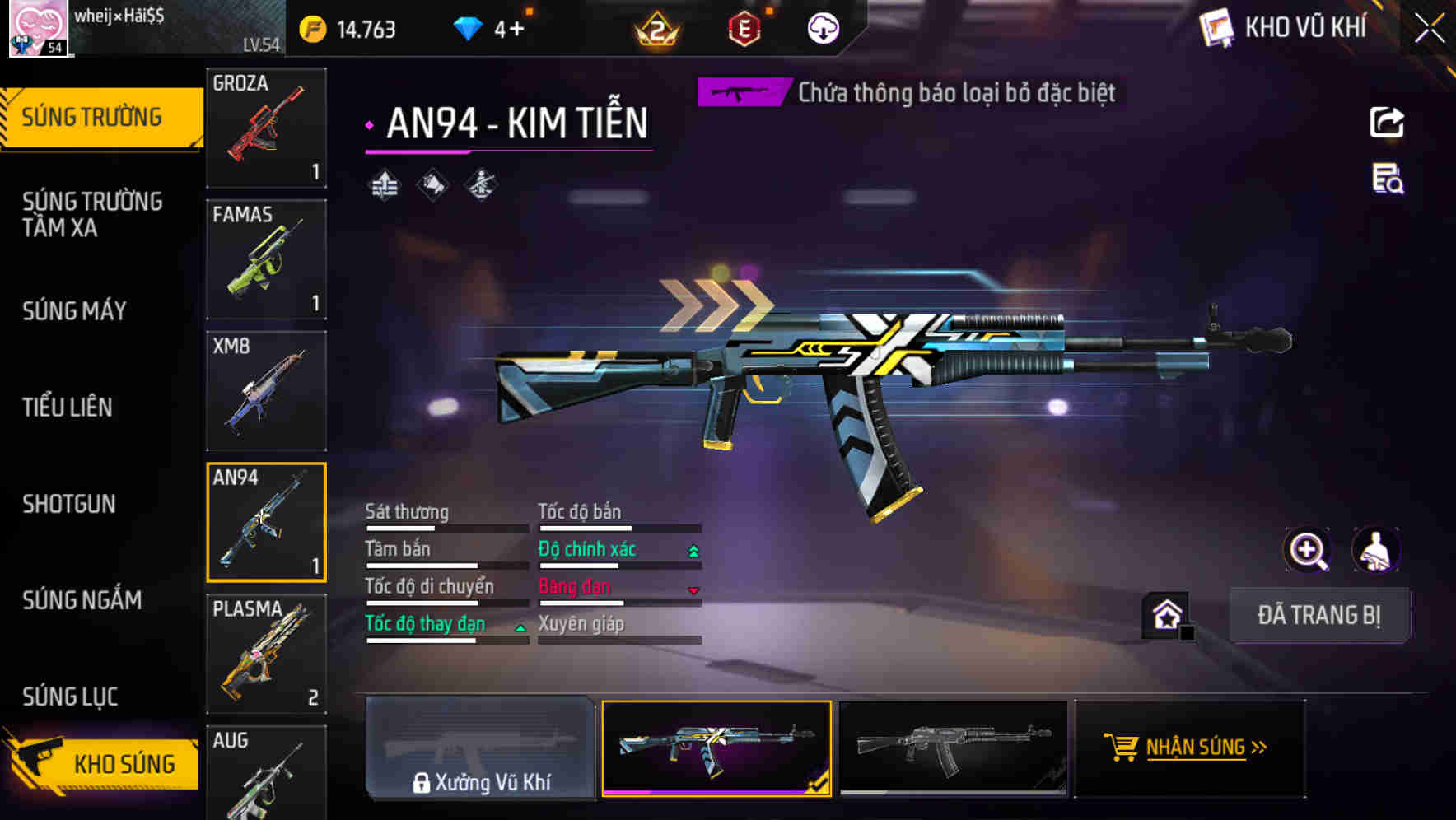Switch to Tiểu Liên weapons
This screenshot has width=1456, height=820.
[x=68, y=408]
